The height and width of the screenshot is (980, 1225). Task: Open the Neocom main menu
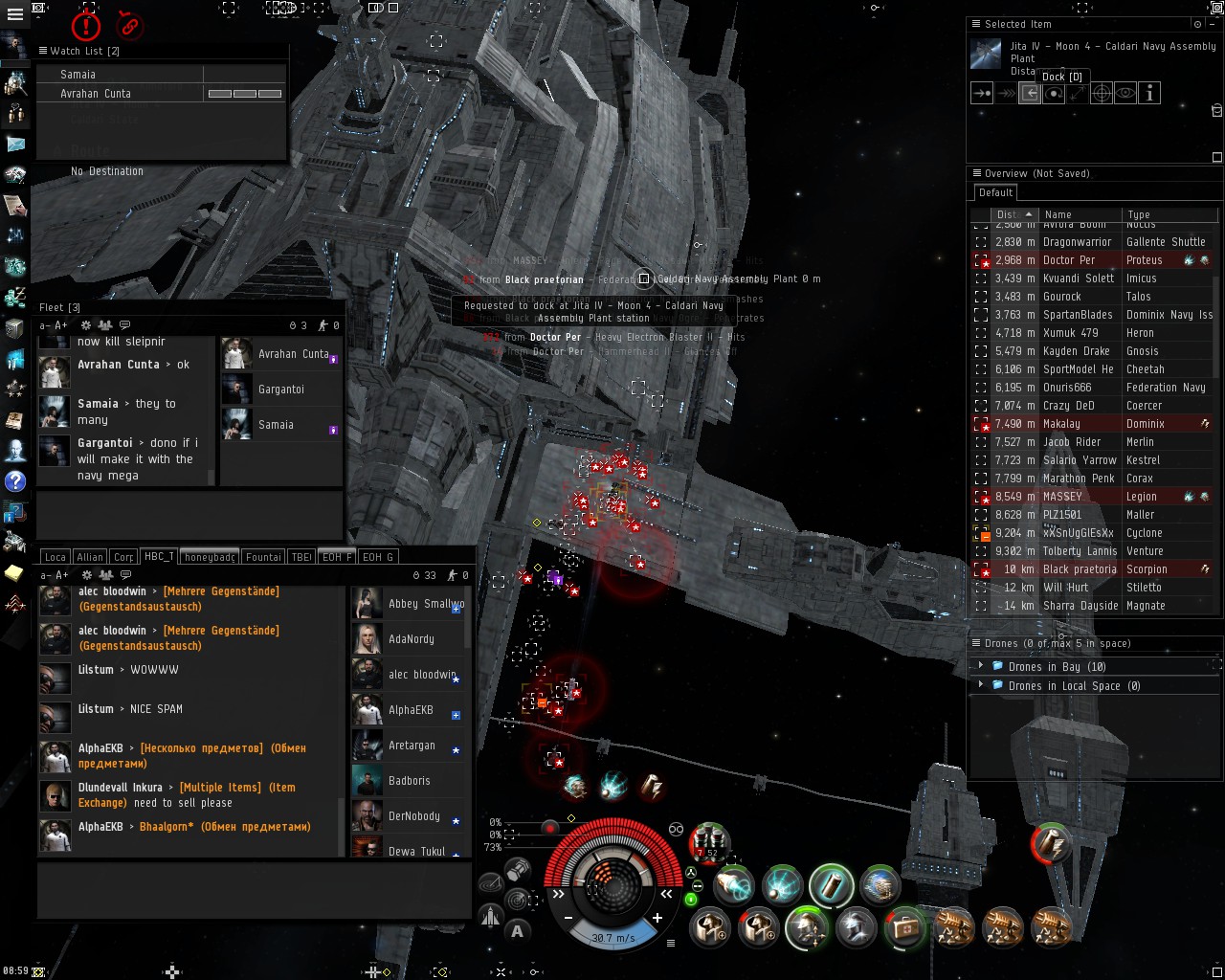click(x=14, y=14)
